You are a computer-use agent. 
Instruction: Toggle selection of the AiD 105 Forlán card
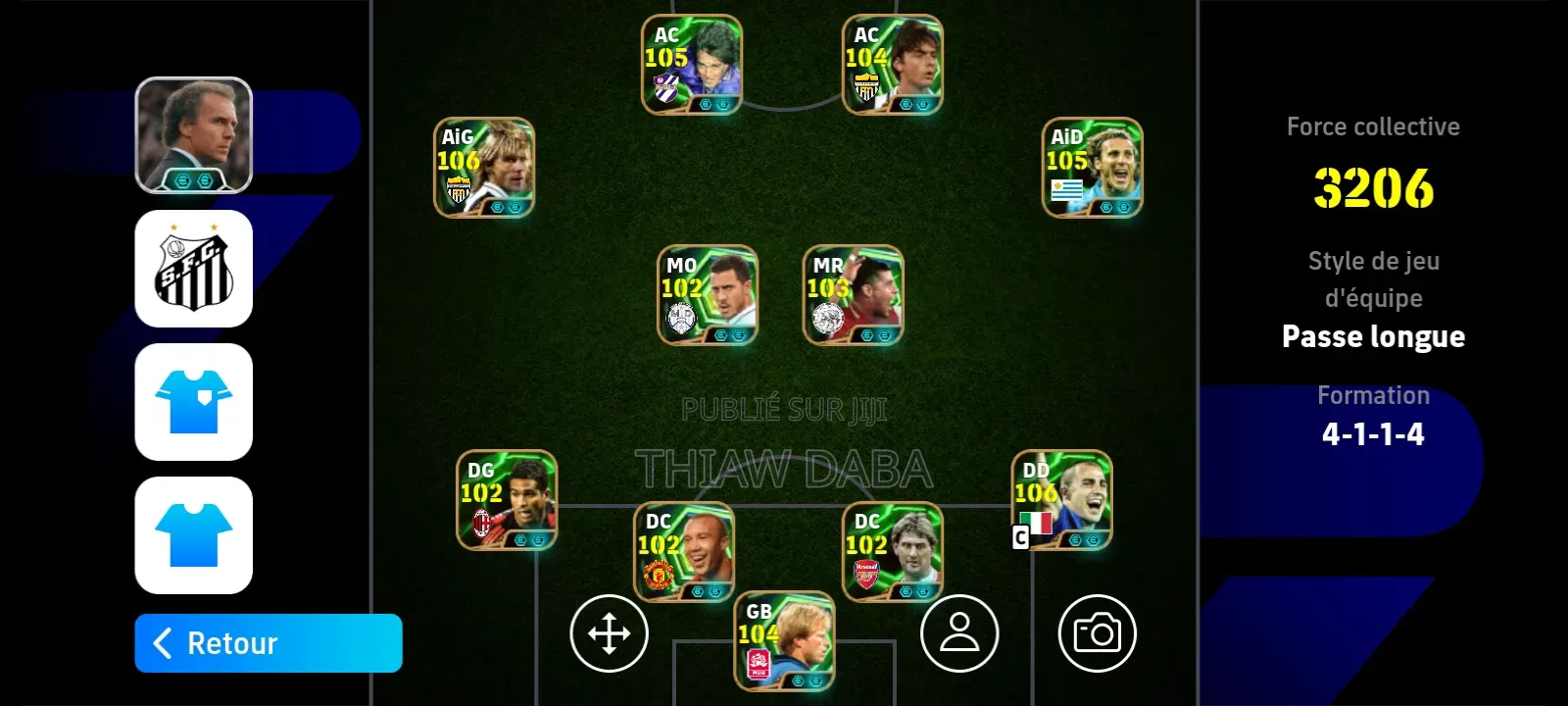pos(1091,167)
